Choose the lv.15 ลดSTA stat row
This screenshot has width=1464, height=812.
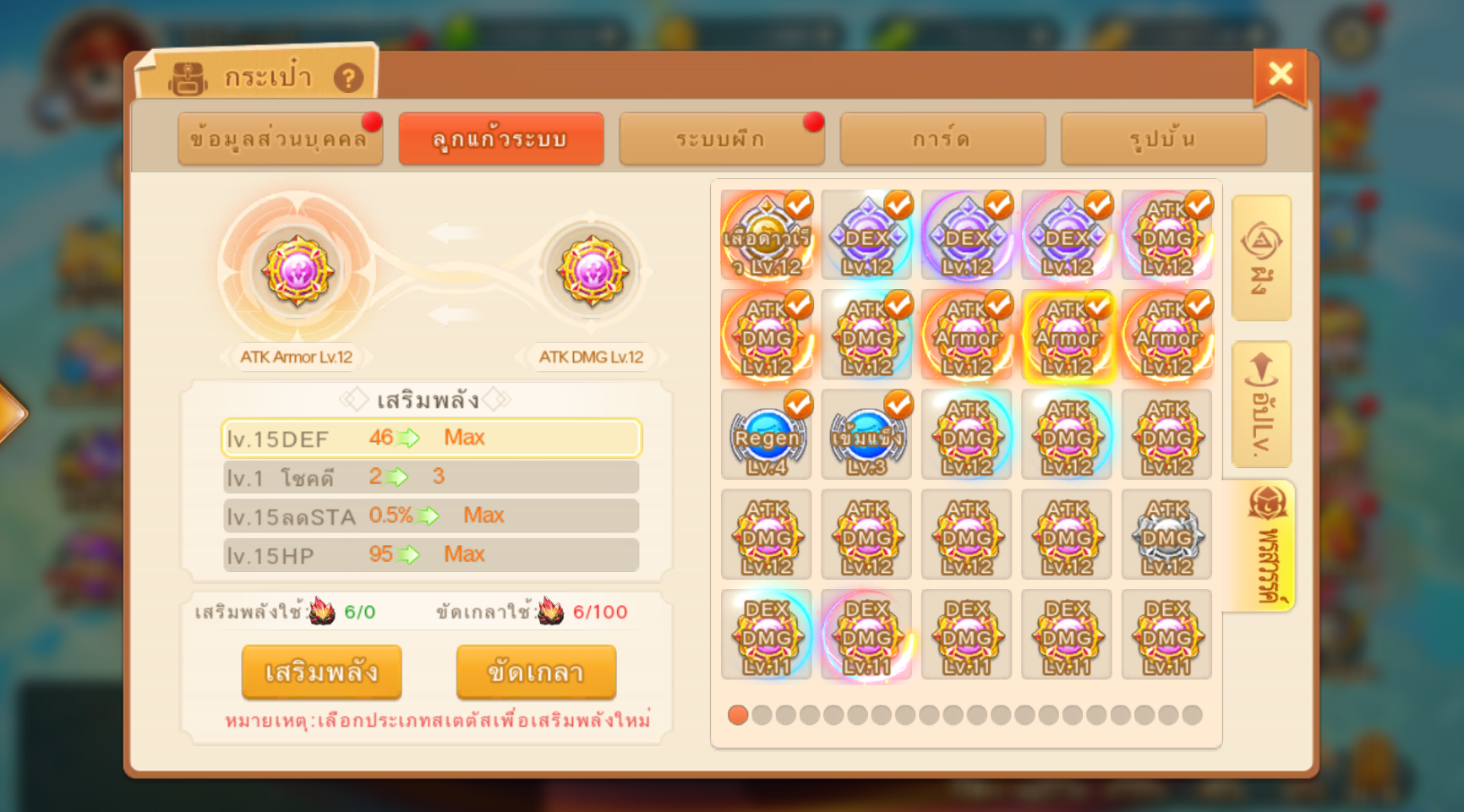coord(431,515)
